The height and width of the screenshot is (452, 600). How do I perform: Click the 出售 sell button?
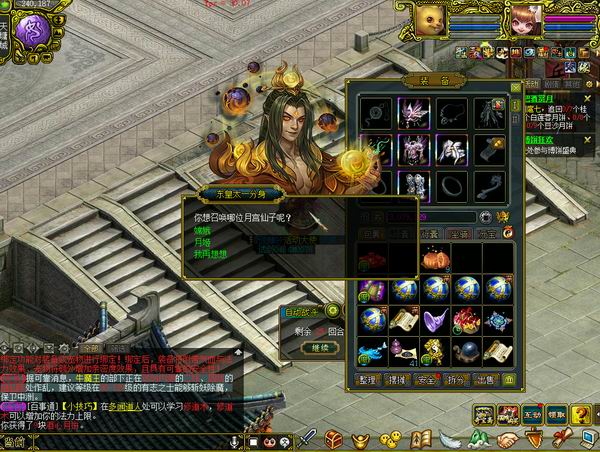(484, 380)
